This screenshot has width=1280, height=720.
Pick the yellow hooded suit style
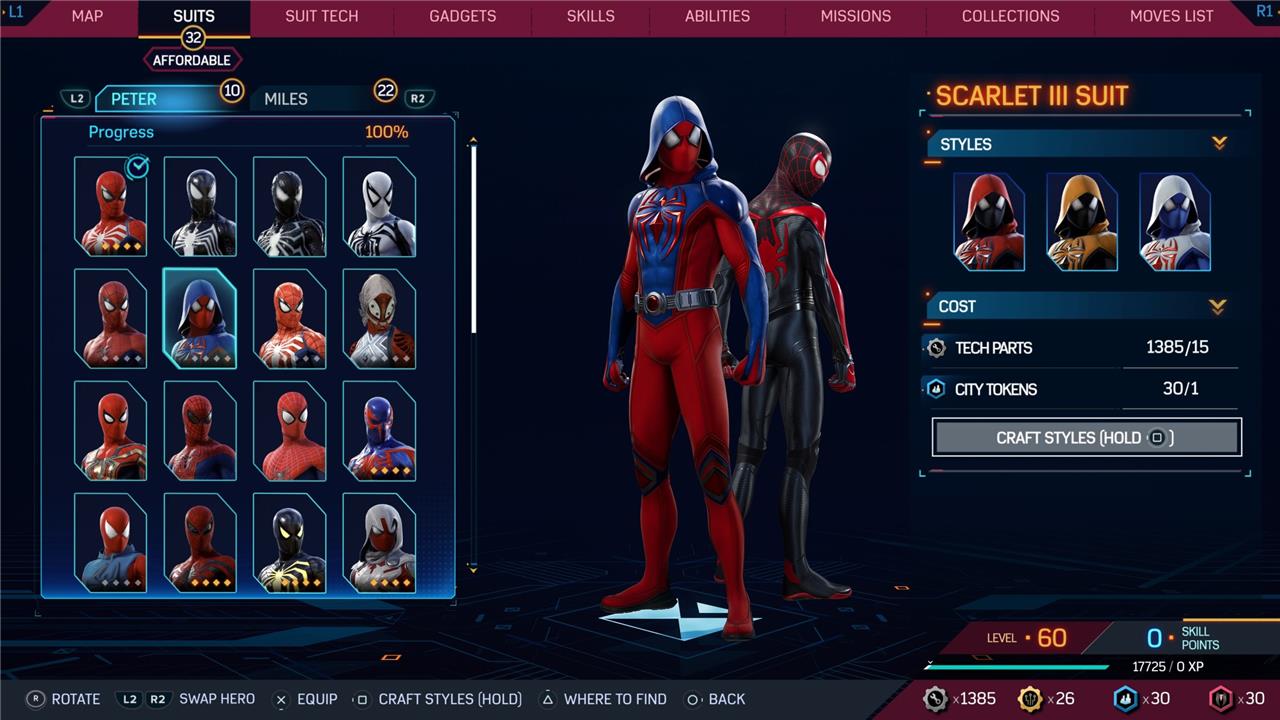pos(1082,221)
